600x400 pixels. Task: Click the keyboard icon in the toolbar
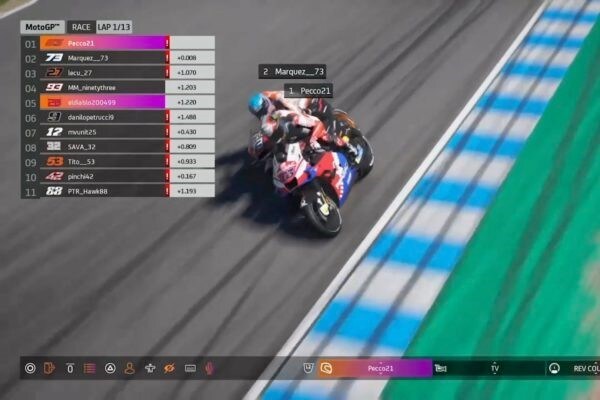[190, 368]
